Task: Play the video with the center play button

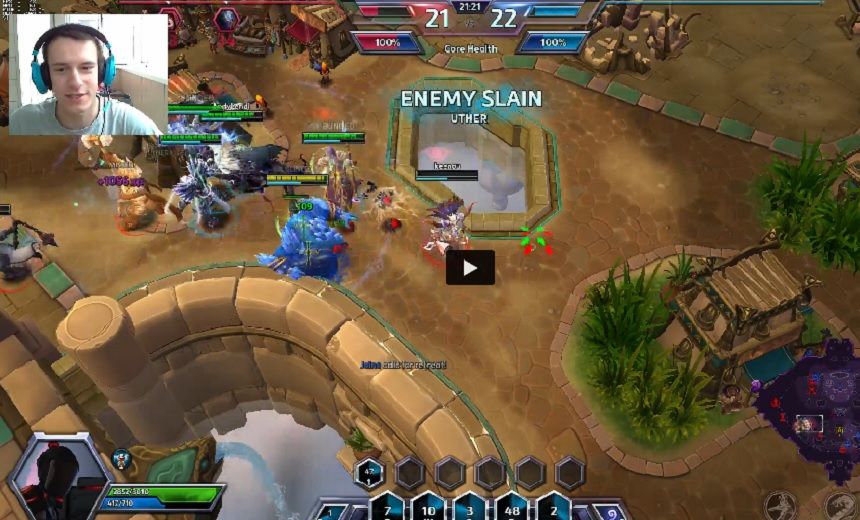Action: coord(470,267)
